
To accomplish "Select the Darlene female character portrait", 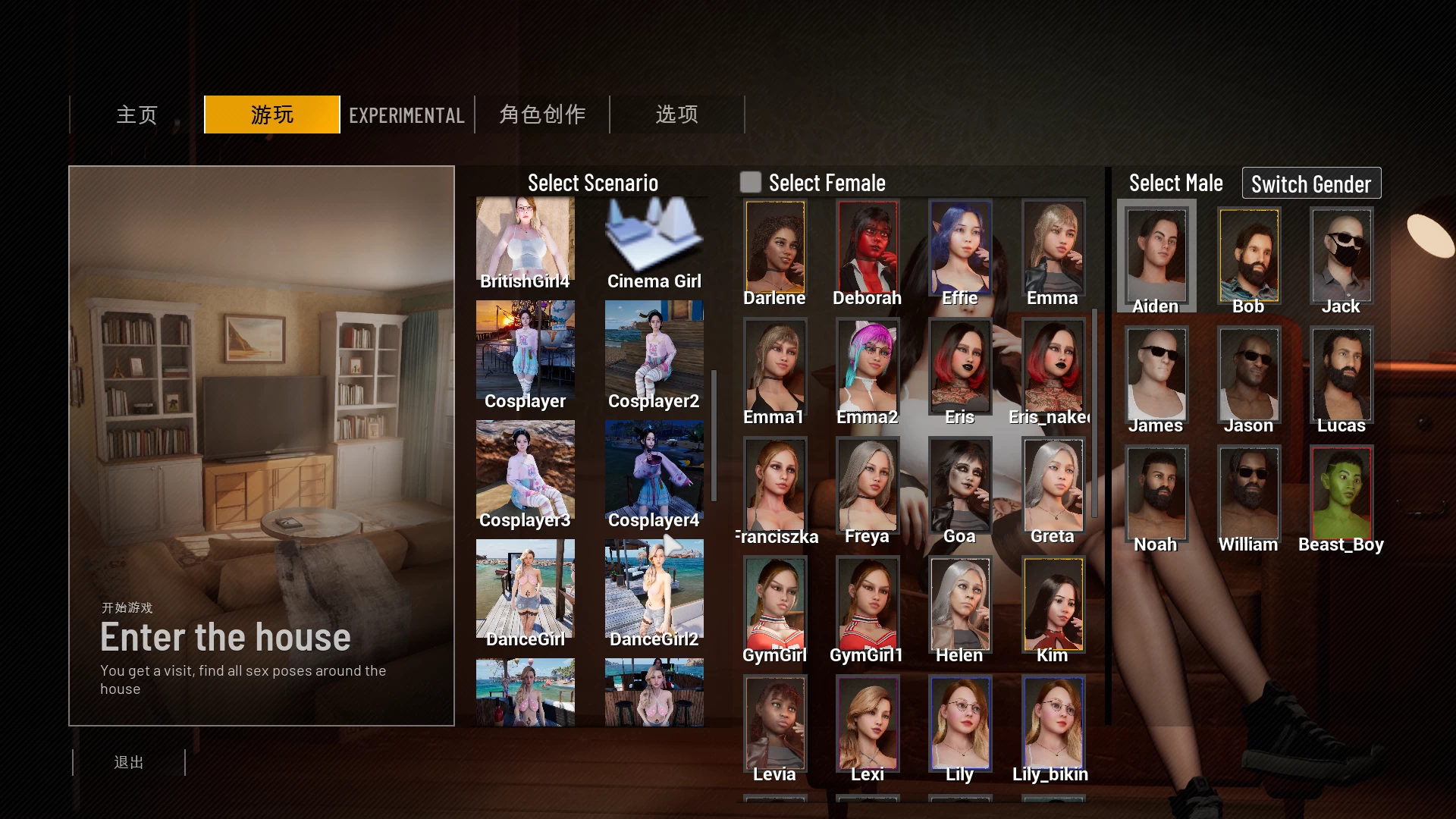I will pyautogui.click(x=774, y=246).
